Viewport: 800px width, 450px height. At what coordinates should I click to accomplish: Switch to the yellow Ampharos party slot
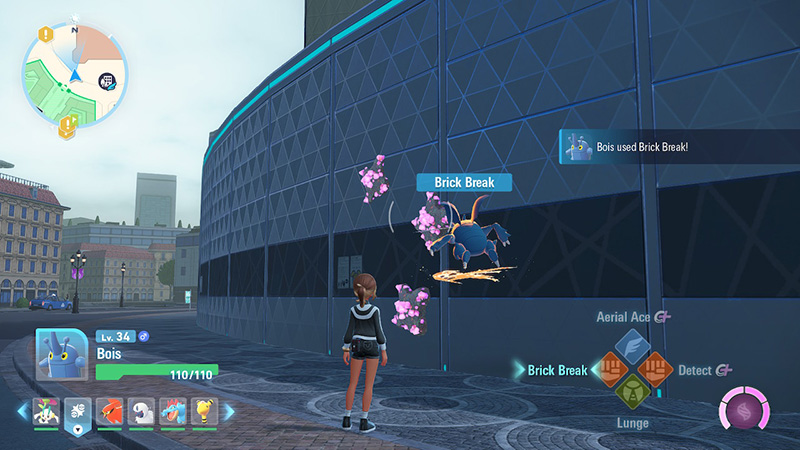tap(205, 411)
